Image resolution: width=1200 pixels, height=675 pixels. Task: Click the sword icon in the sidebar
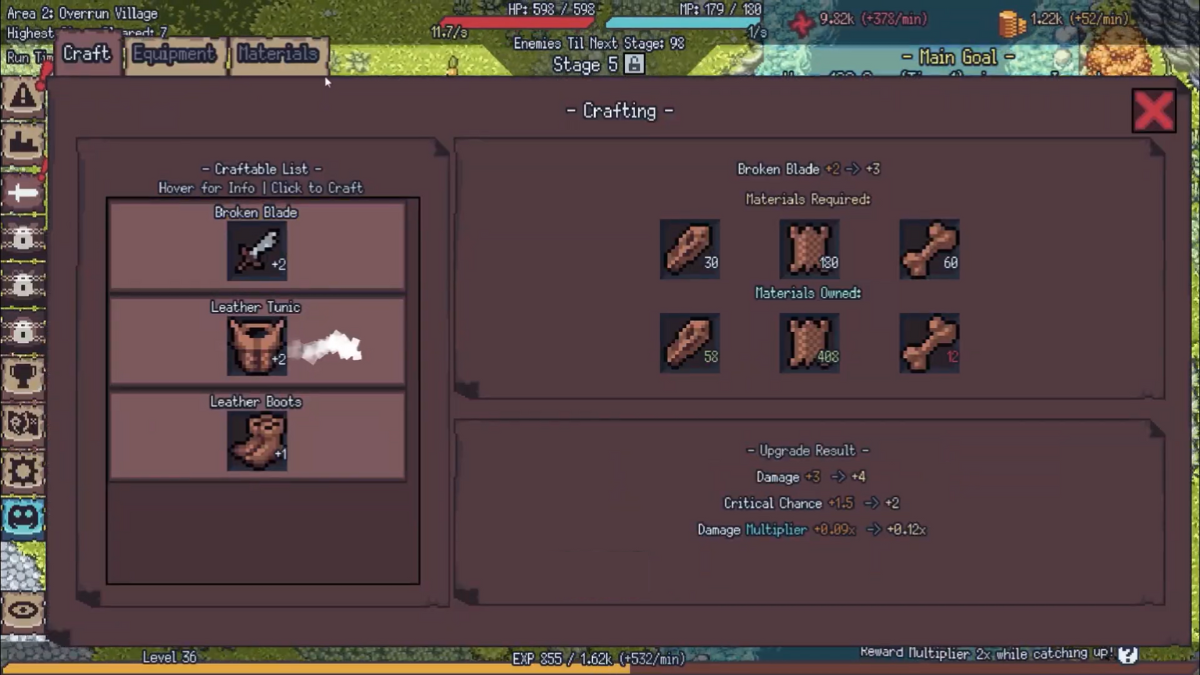(x=22, y=192)
